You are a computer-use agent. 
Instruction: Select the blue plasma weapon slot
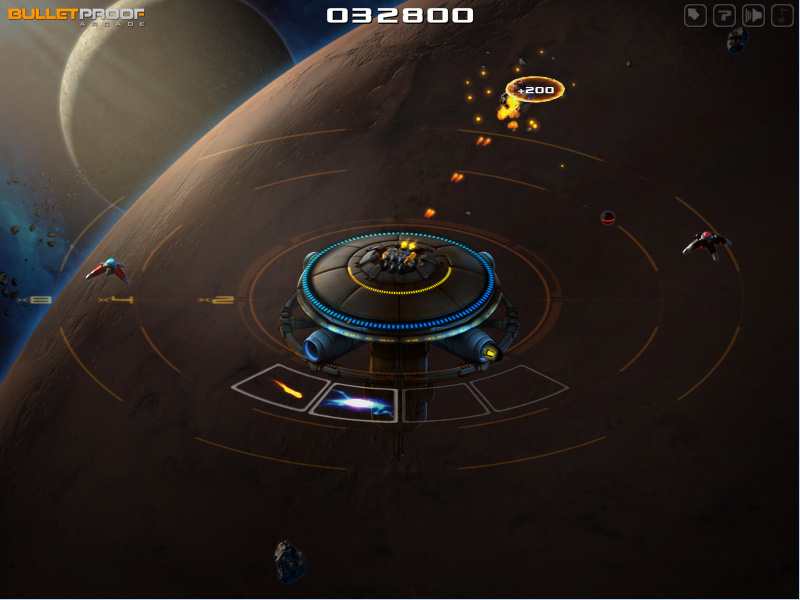point(355,403)
